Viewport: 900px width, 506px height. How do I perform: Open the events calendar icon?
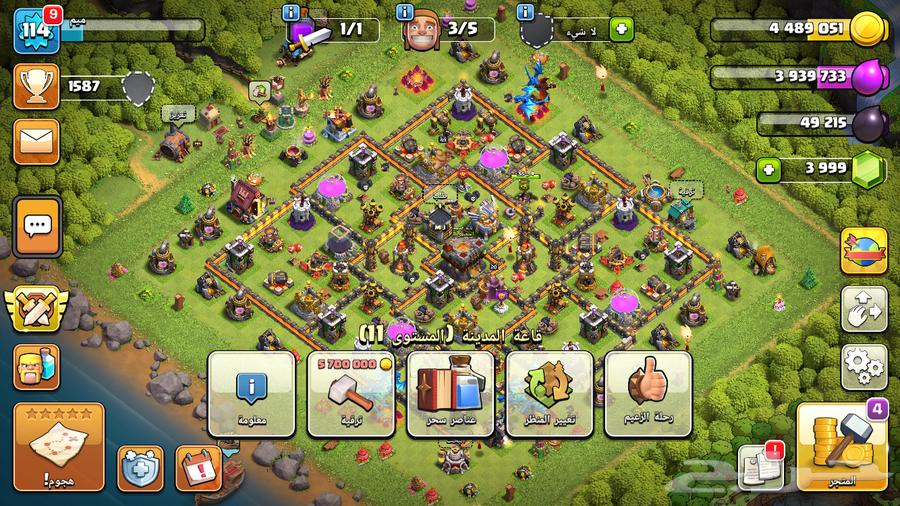pyautogui.click(x=198, y=468)
